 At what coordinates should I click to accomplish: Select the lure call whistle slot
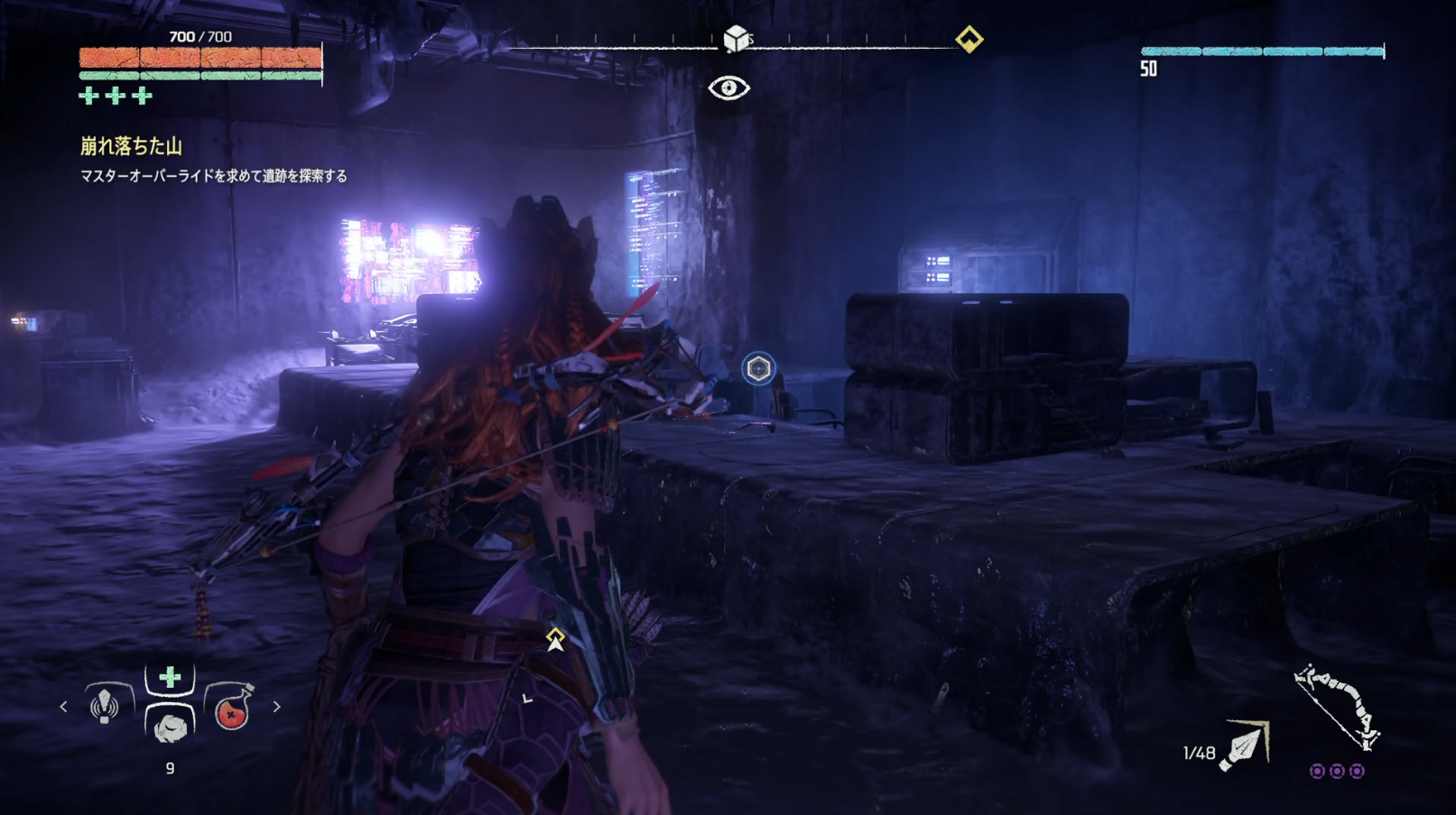(105, 705)
